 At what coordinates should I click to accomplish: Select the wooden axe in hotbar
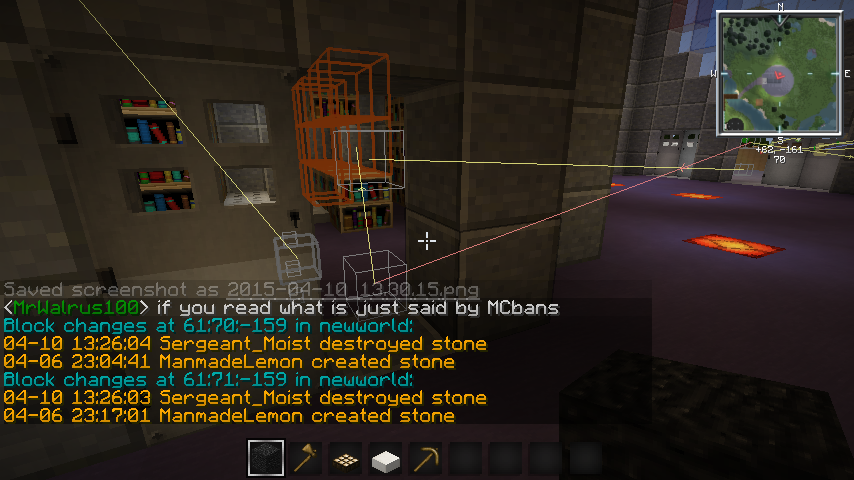(x=306, y=459)
